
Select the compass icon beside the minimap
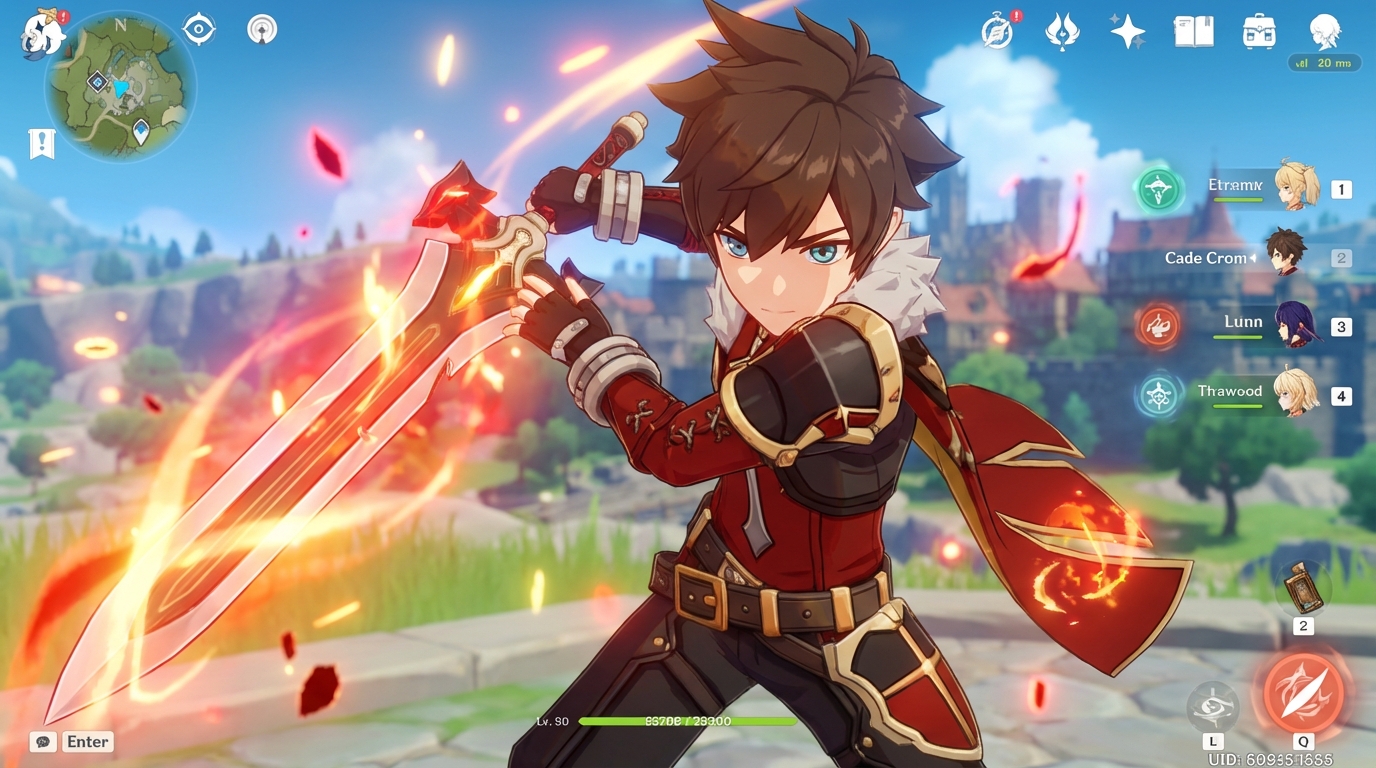(x=198, y=28)
